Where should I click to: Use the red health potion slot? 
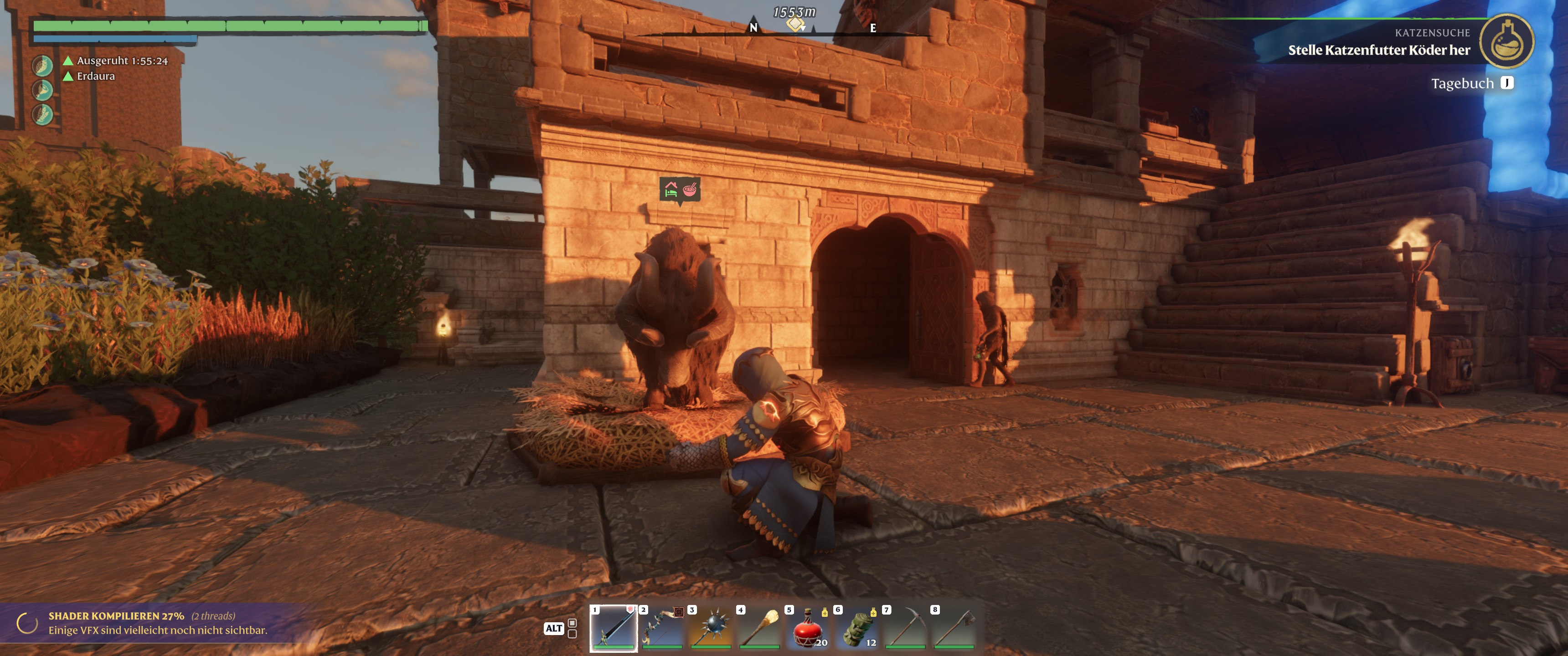[x=808, y=627]
